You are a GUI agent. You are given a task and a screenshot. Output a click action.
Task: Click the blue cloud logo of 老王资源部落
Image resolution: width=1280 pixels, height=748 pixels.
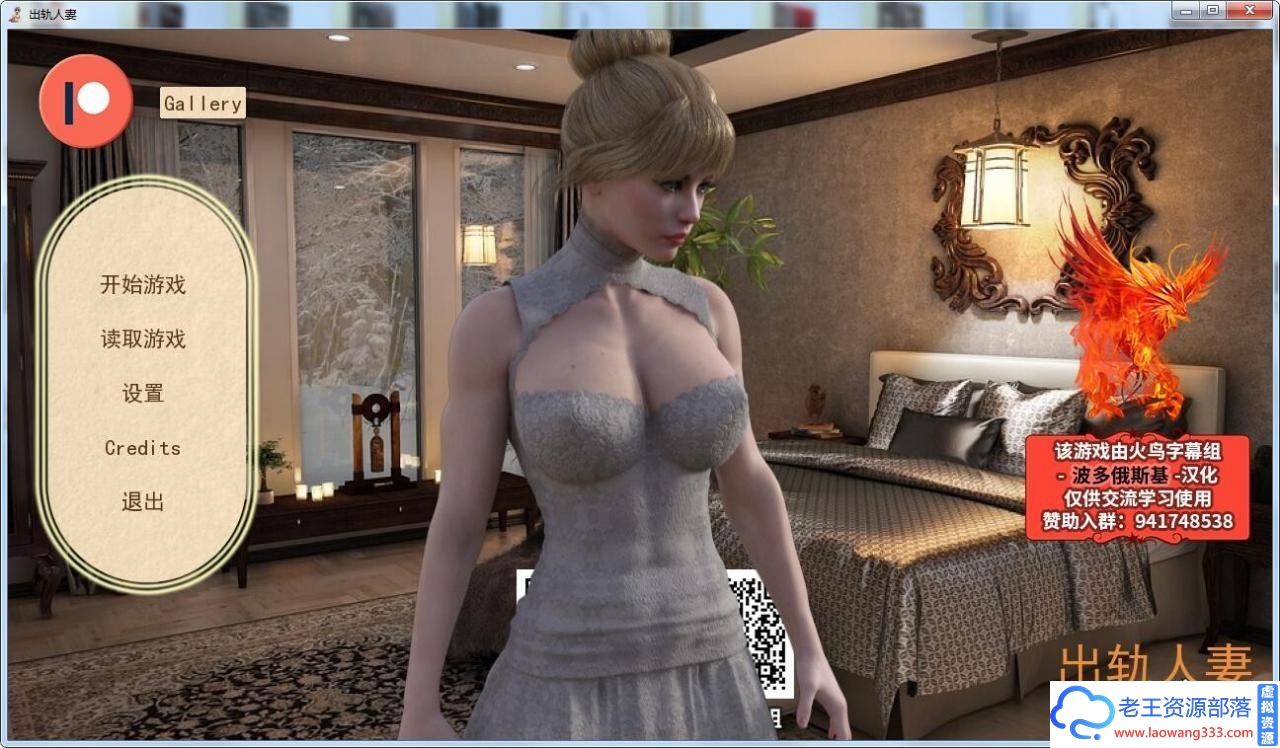(x=1084, y=714)
